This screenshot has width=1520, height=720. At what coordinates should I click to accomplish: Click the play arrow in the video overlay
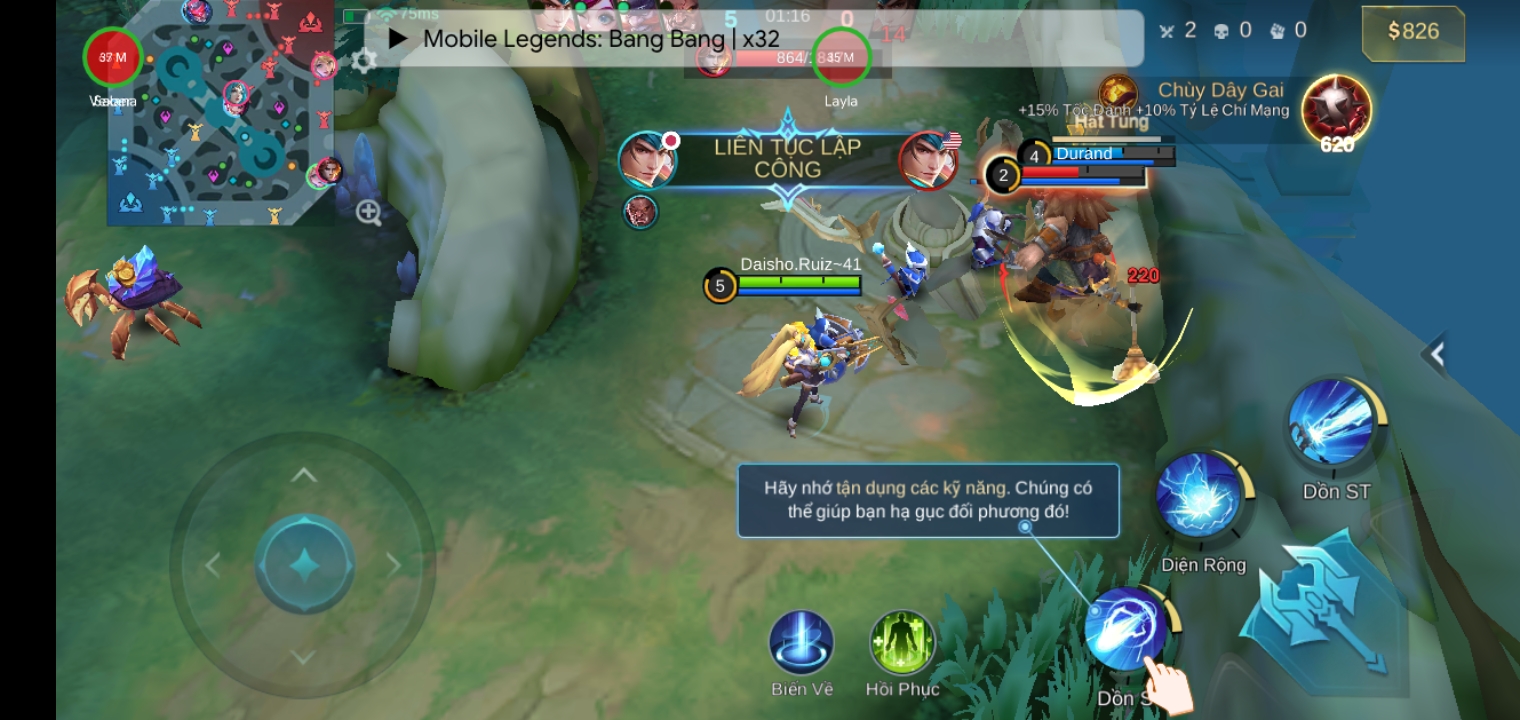point(398,39)
